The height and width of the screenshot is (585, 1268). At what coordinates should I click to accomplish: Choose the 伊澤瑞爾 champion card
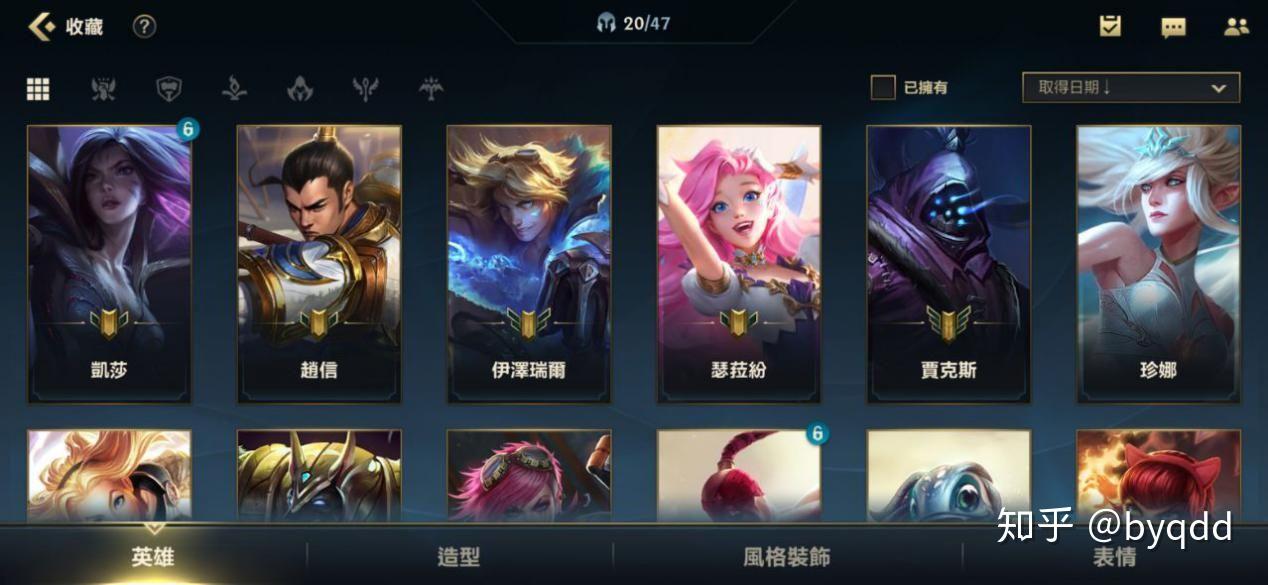tap(529, 264)
